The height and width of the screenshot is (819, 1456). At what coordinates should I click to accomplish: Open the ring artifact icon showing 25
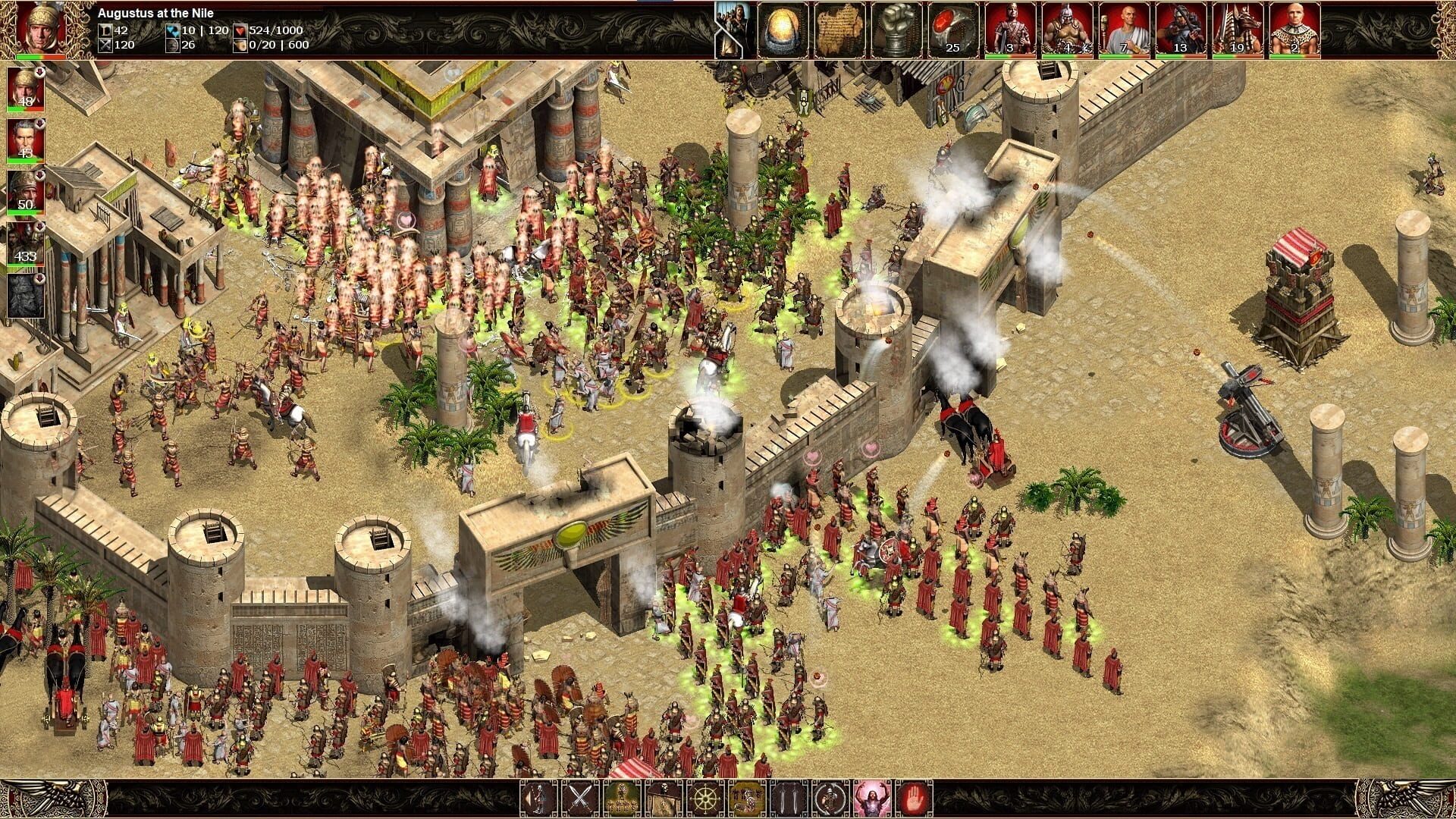[955, 30]
